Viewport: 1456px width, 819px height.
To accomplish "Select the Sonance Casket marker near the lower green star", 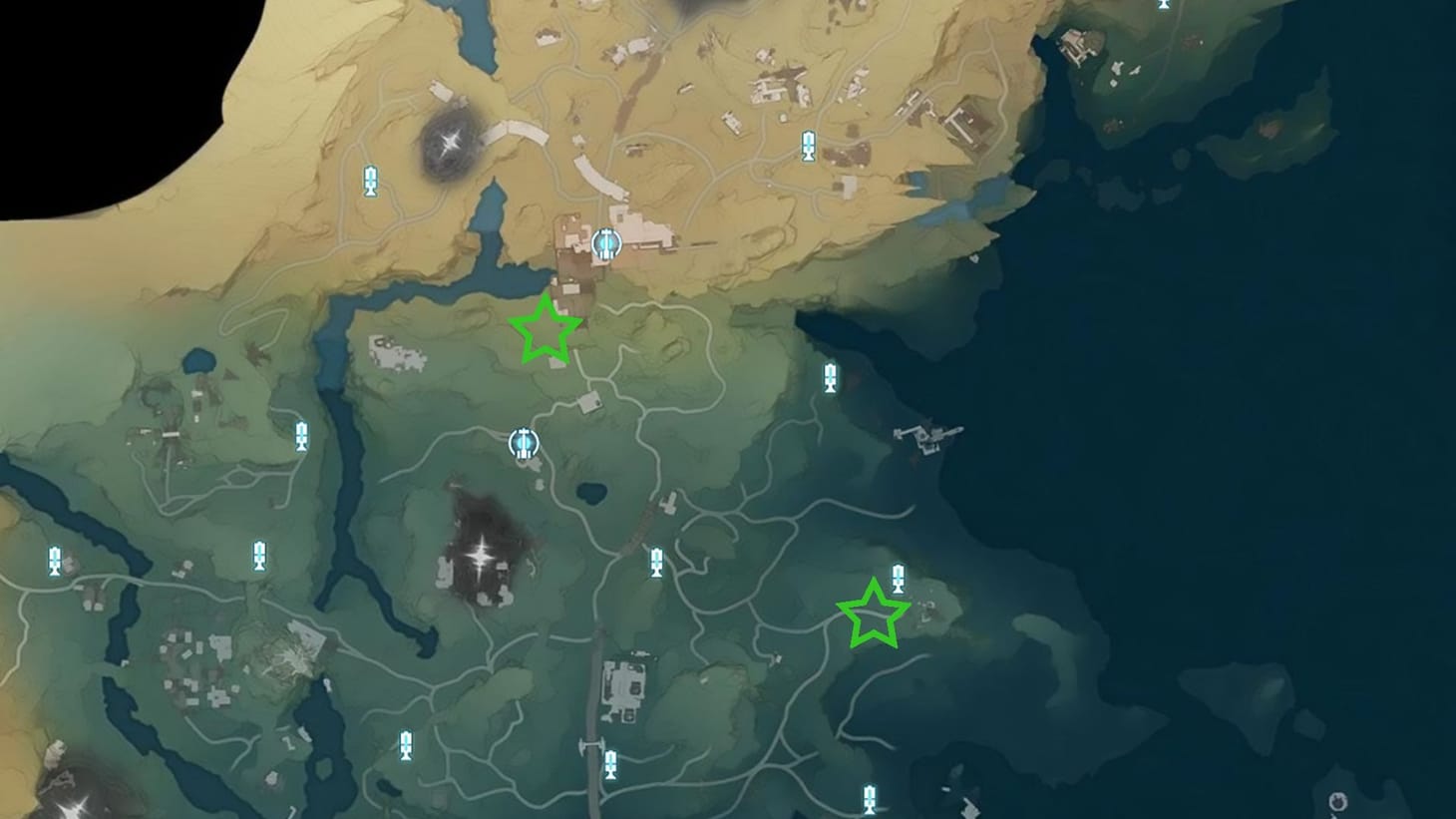I will 901,577.
